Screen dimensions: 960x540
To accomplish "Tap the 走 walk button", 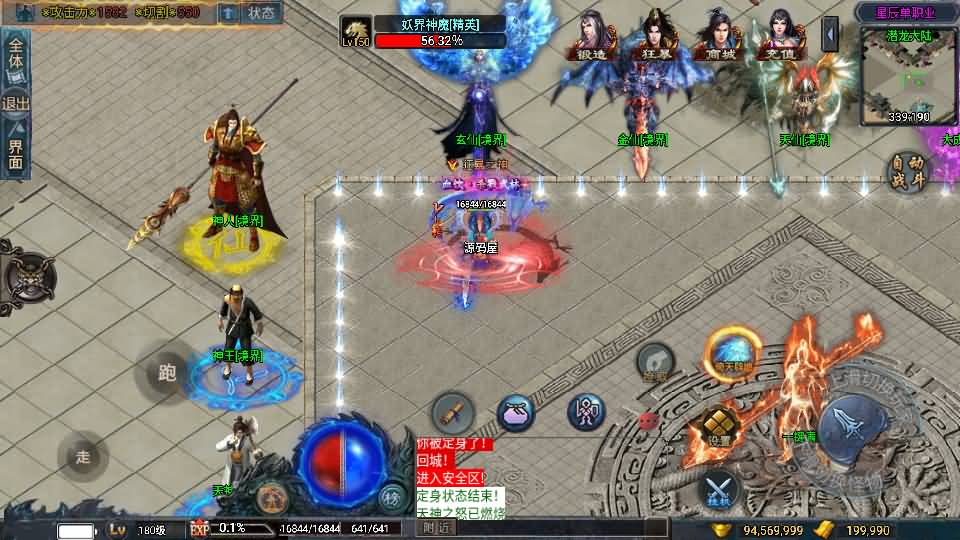I will (83, 457).
